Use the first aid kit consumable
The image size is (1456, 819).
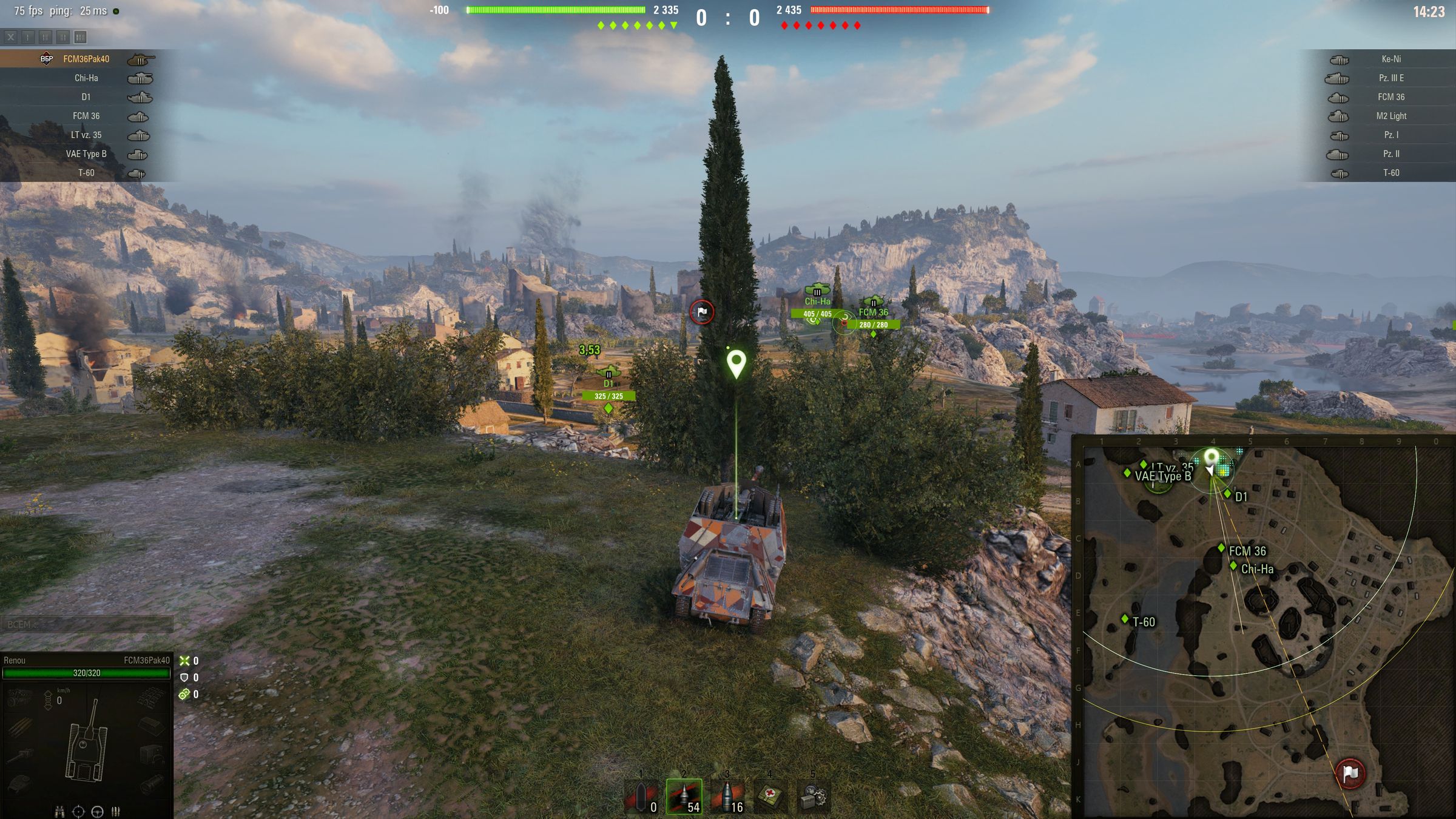[770, 796]
